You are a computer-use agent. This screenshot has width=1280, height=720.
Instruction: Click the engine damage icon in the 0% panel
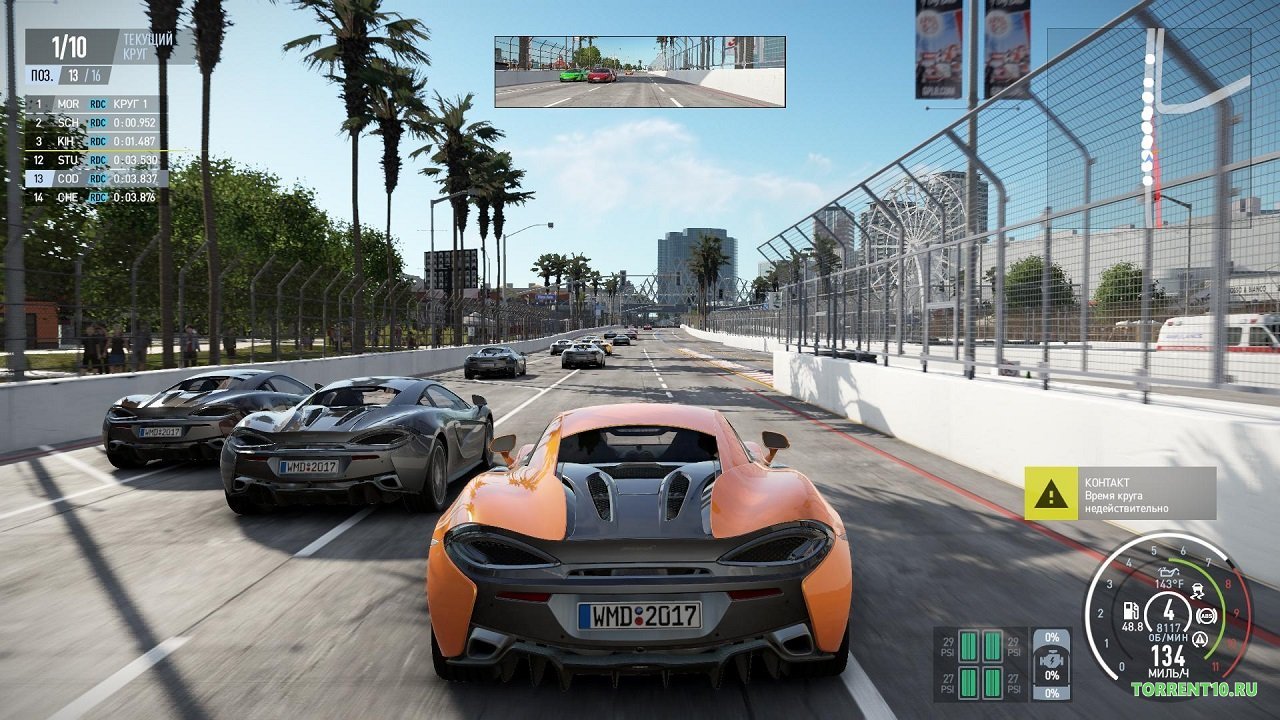tap(1052, 660)
